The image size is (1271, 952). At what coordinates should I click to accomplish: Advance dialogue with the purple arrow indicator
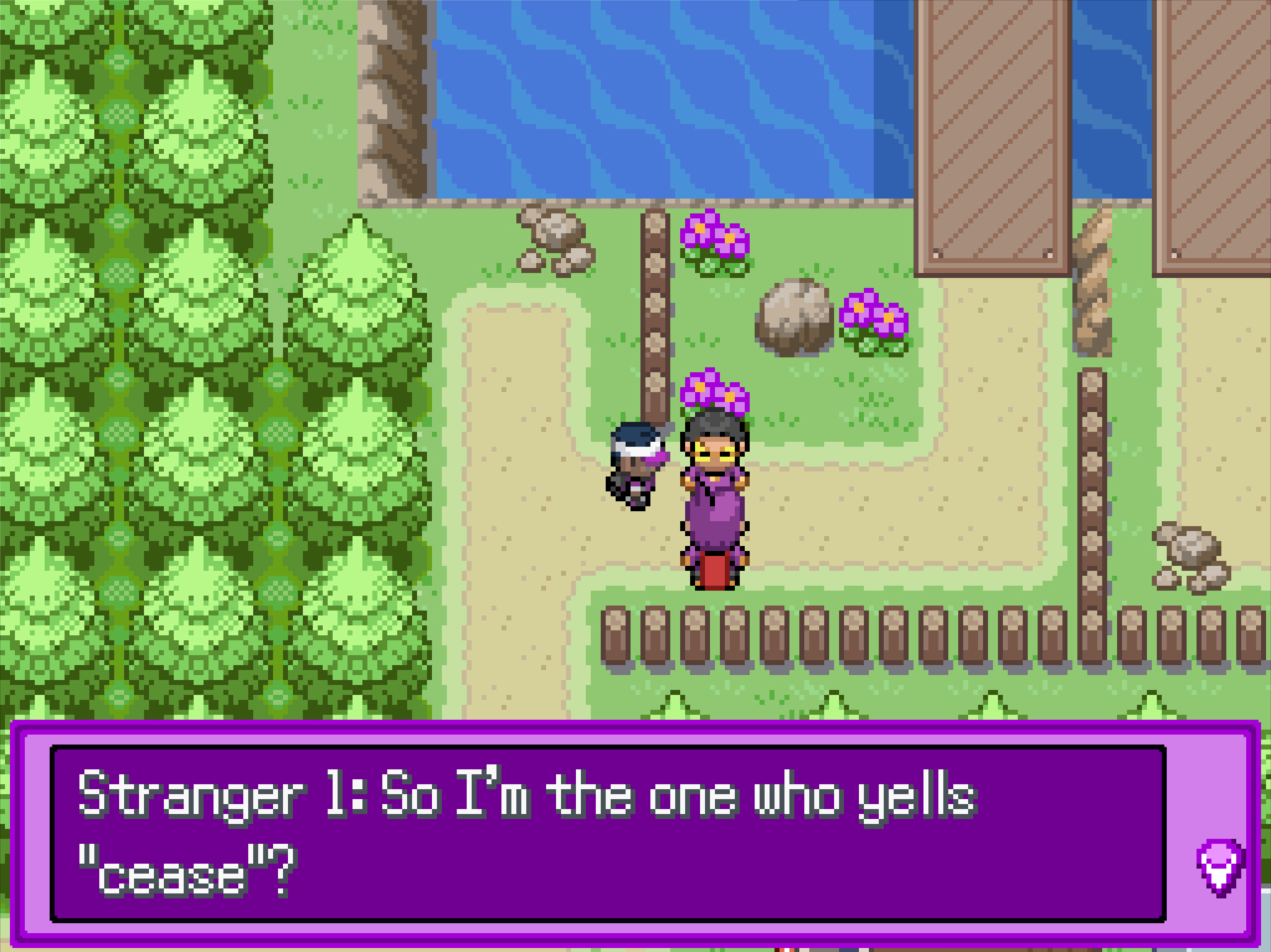point(1219,867)
